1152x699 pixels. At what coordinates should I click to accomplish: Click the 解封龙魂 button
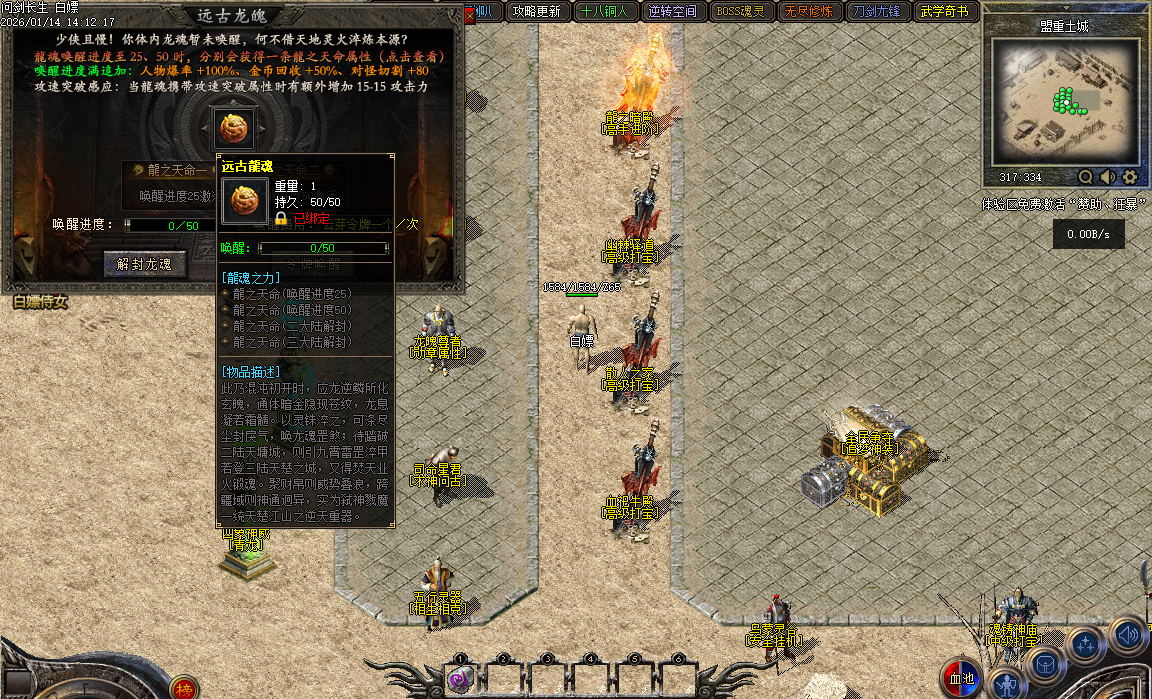tap(145, 264)
